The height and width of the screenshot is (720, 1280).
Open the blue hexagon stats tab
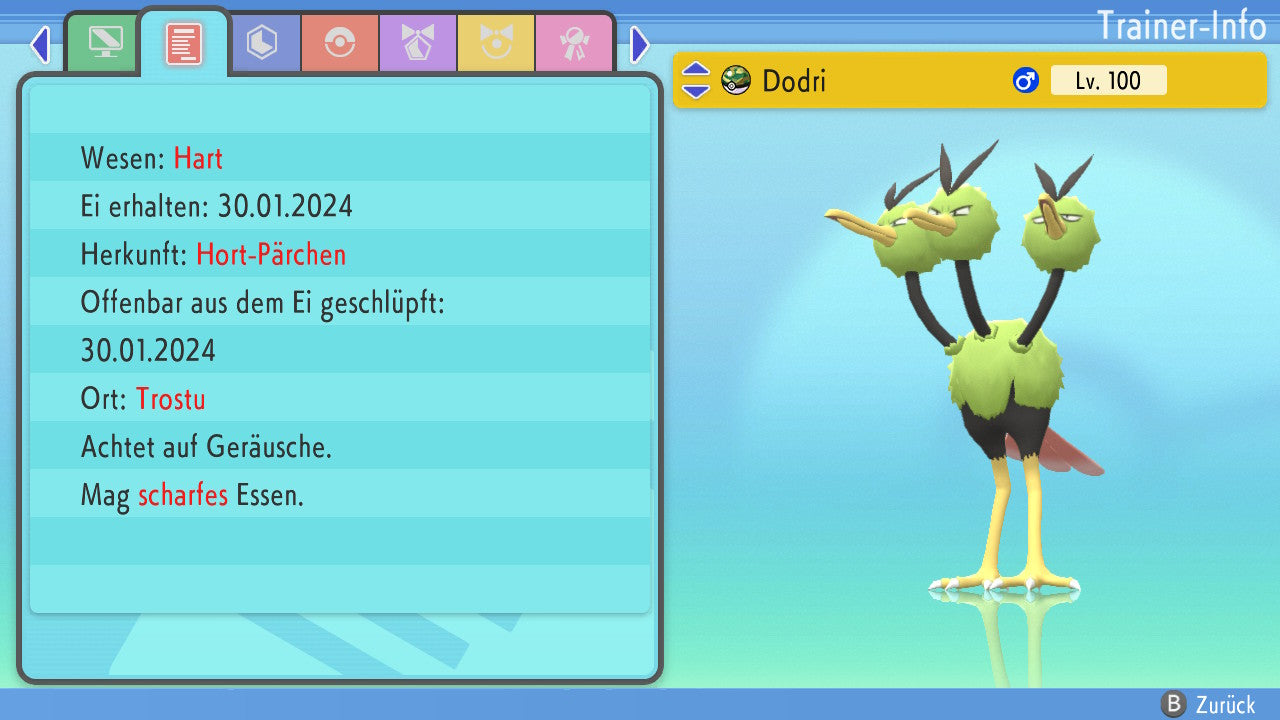pos(262,43)
